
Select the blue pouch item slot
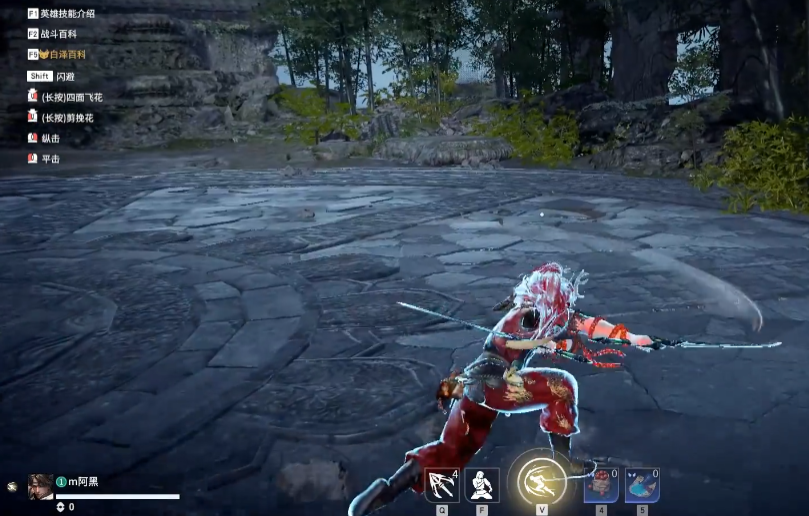(642, 485)
